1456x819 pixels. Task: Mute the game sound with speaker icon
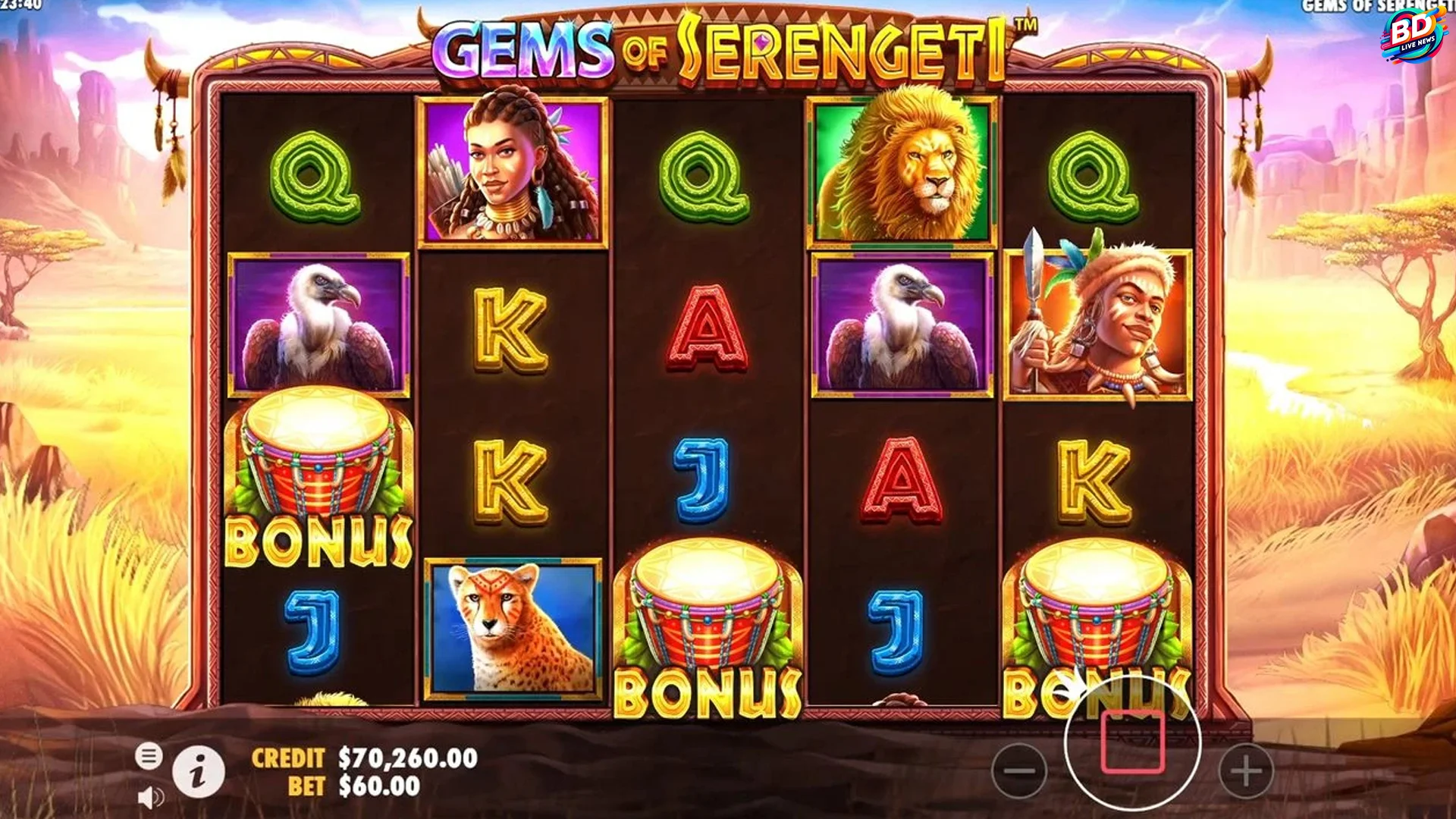(x=152, y=796)
